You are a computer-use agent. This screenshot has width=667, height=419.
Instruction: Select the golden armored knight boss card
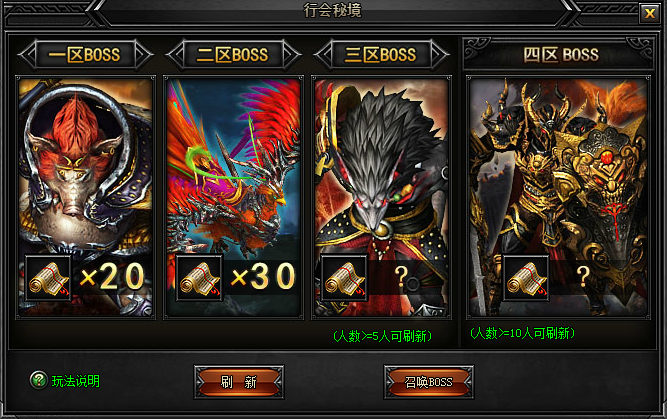pos(560,170)
